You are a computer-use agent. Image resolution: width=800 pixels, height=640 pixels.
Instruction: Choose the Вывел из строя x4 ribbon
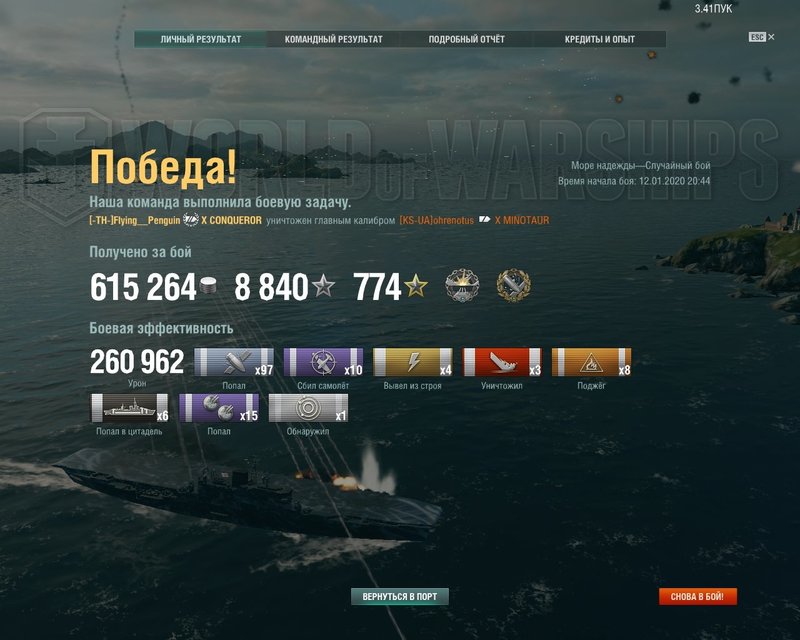point(412,362)
